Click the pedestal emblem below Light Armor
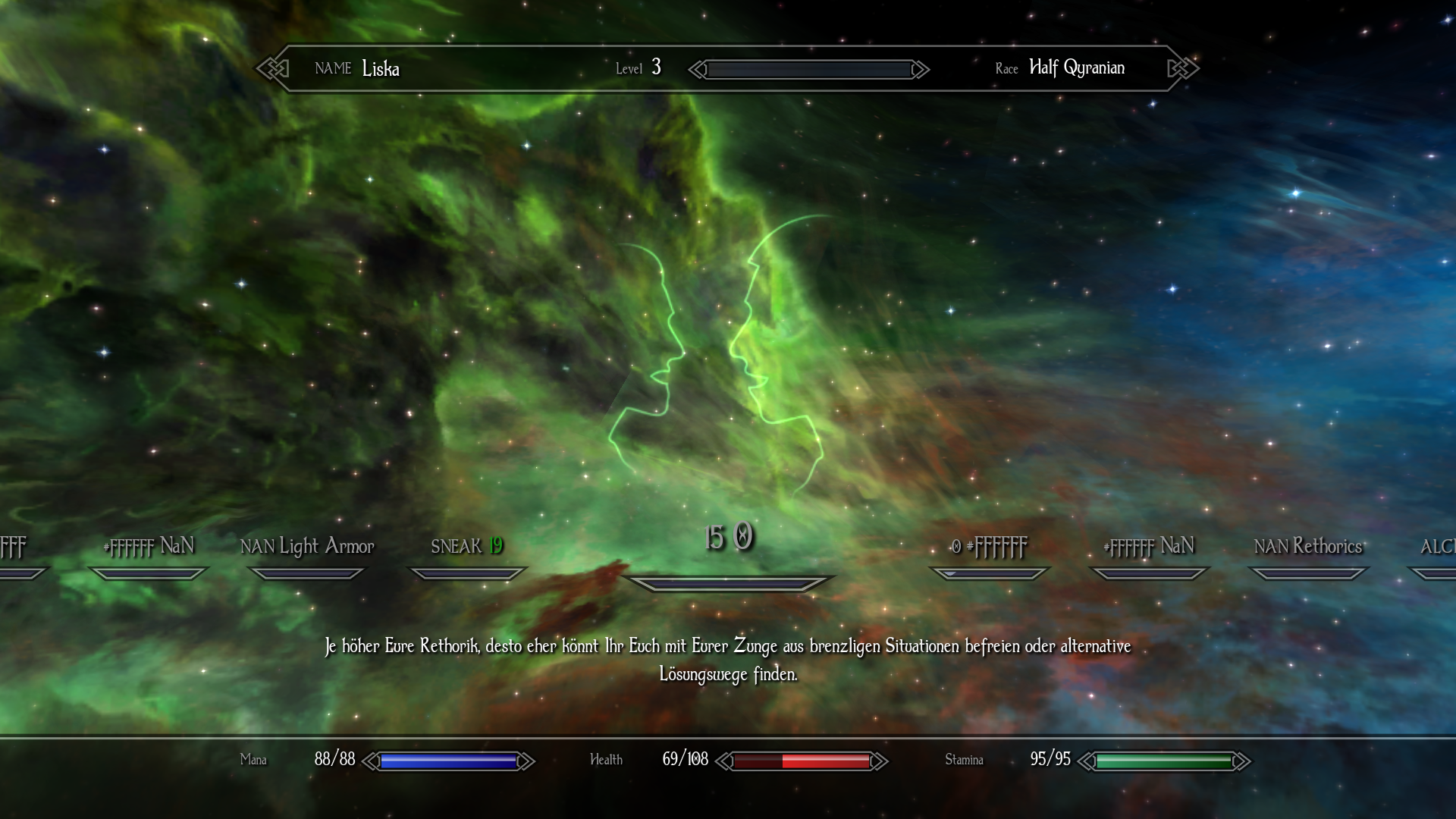This screenshot has height=819, width=1456. tap(307, 574)
